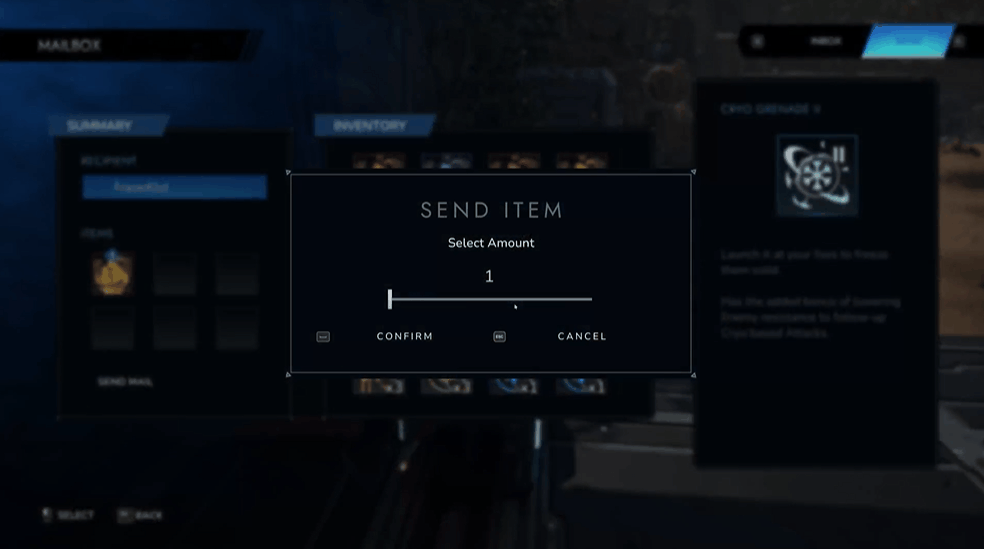Cancel the Send Item dialog
This screenshot has width=984, height=549.
point(581,337)
